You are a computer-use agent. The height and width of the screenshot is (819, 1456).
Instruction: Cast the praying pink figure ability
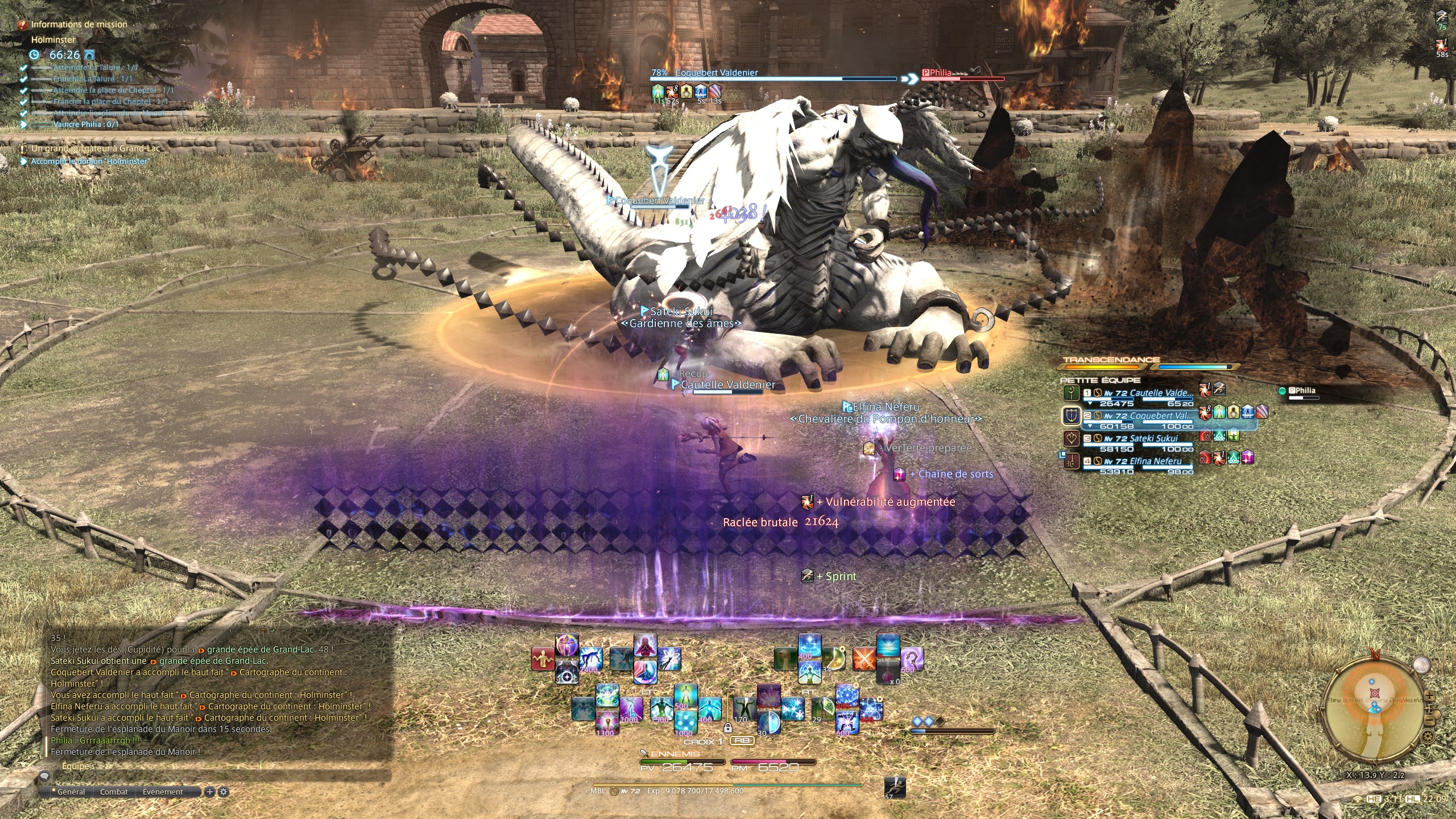(x=645, y=647)
